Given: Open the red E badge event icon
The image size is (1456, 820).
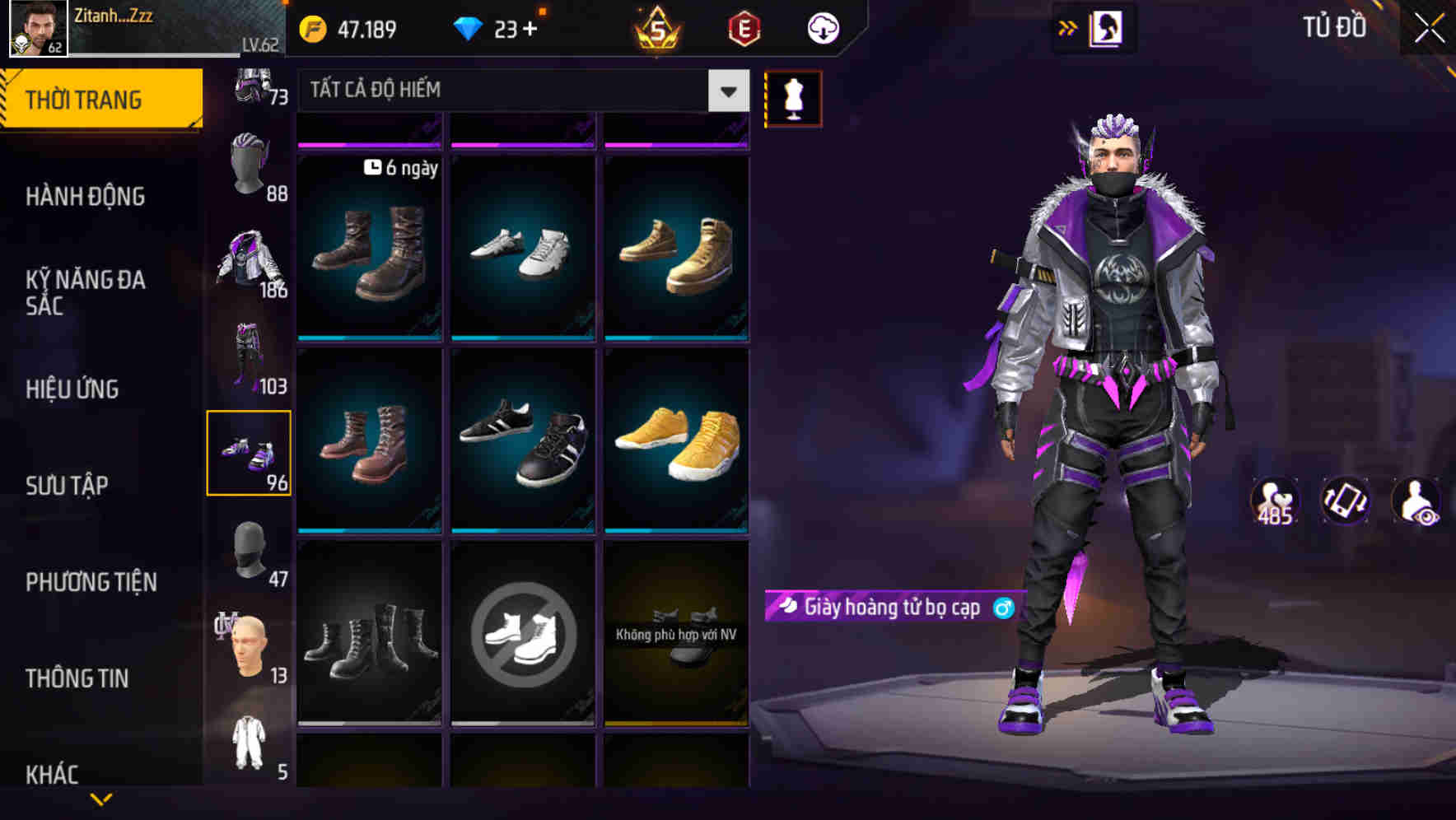Looking at the screenshot, I should coord(744,27).
